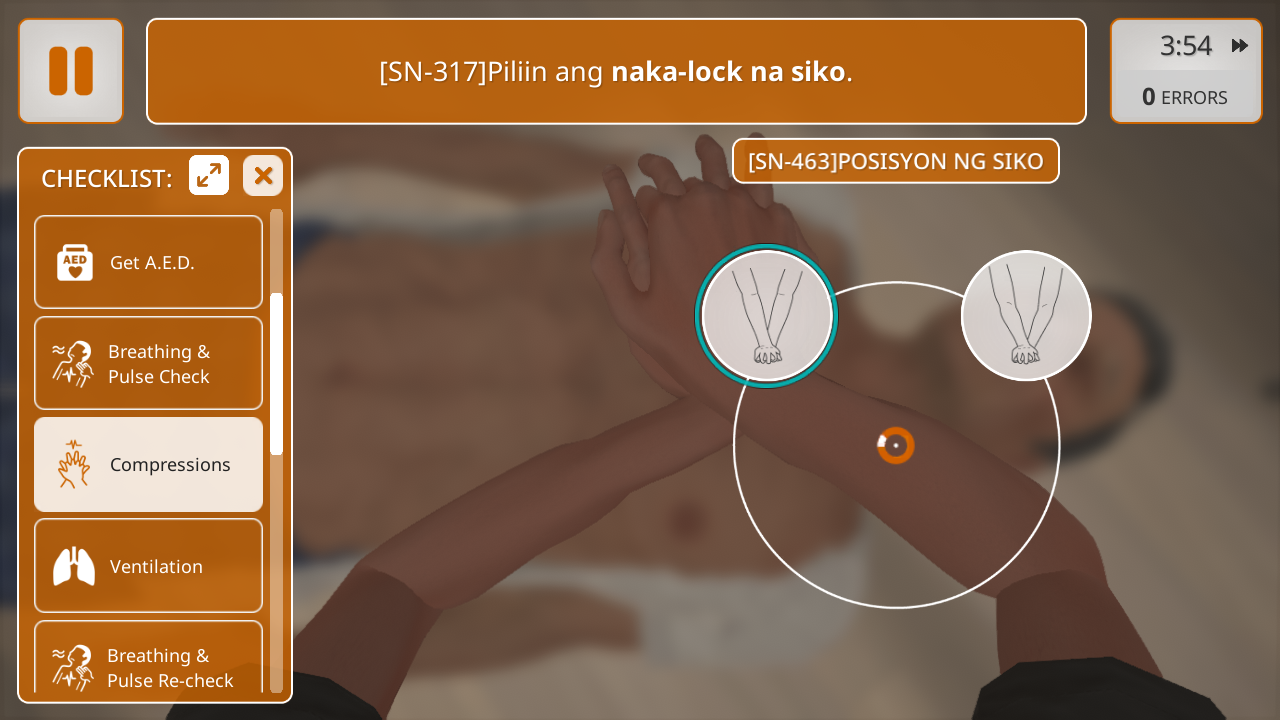This screenshot has width=1280, height=720.
Task: Select the Get A.E.D. checklist step
Action: pos(148,262)
